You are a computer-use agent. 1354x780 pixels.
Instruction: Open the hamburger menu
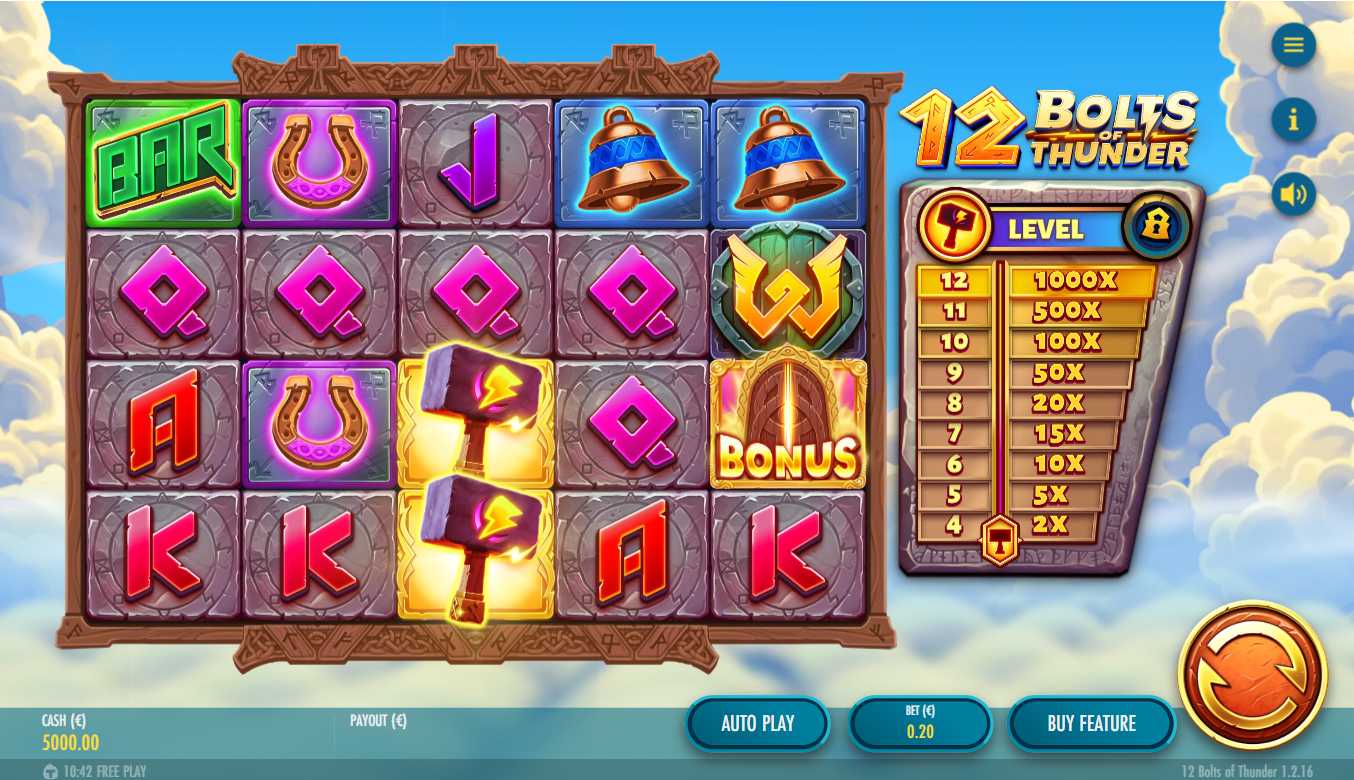coord(1293,45)
